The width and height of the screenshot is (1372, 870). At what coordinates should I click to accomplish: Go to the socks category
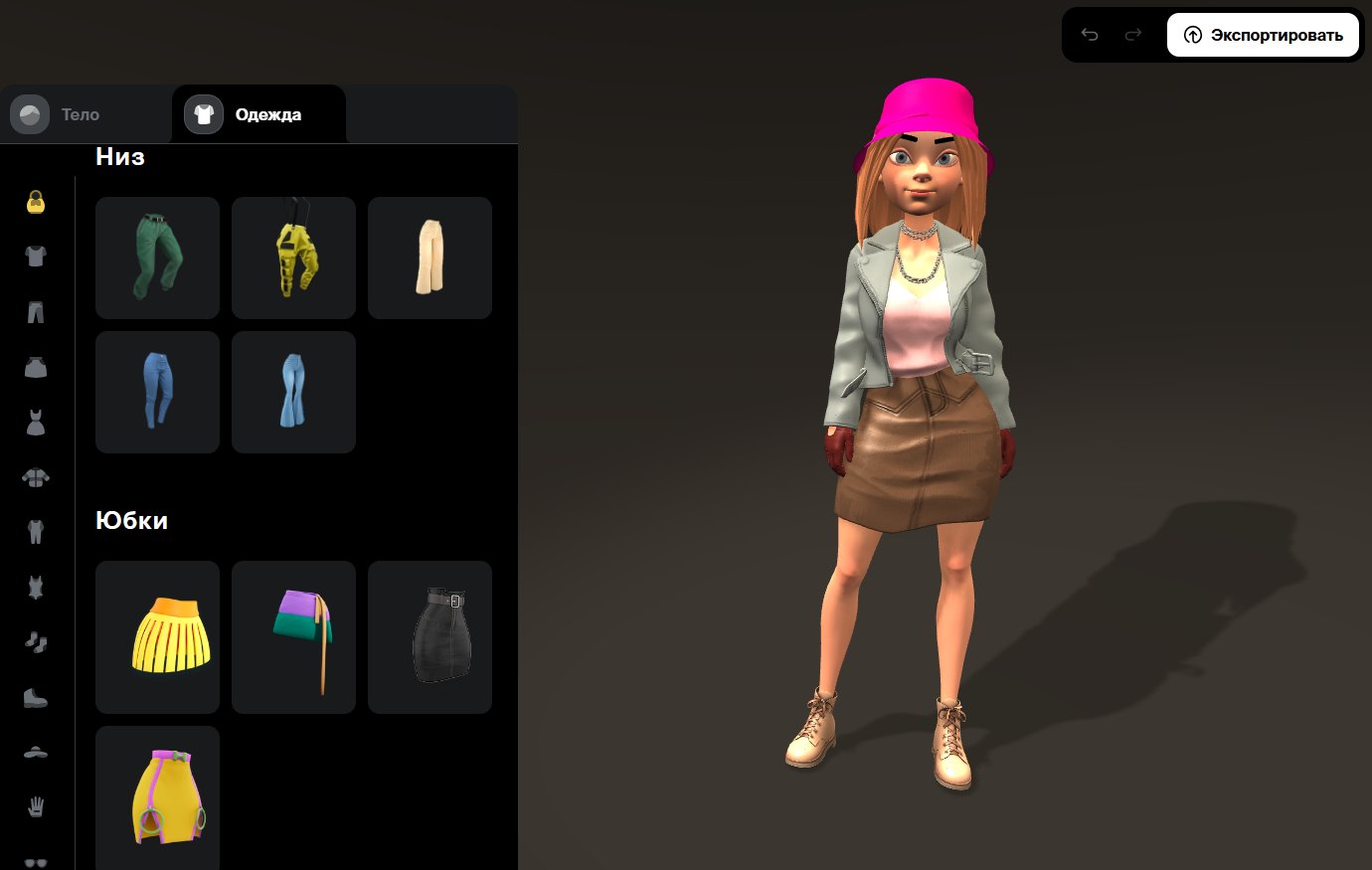coord(36,642)
